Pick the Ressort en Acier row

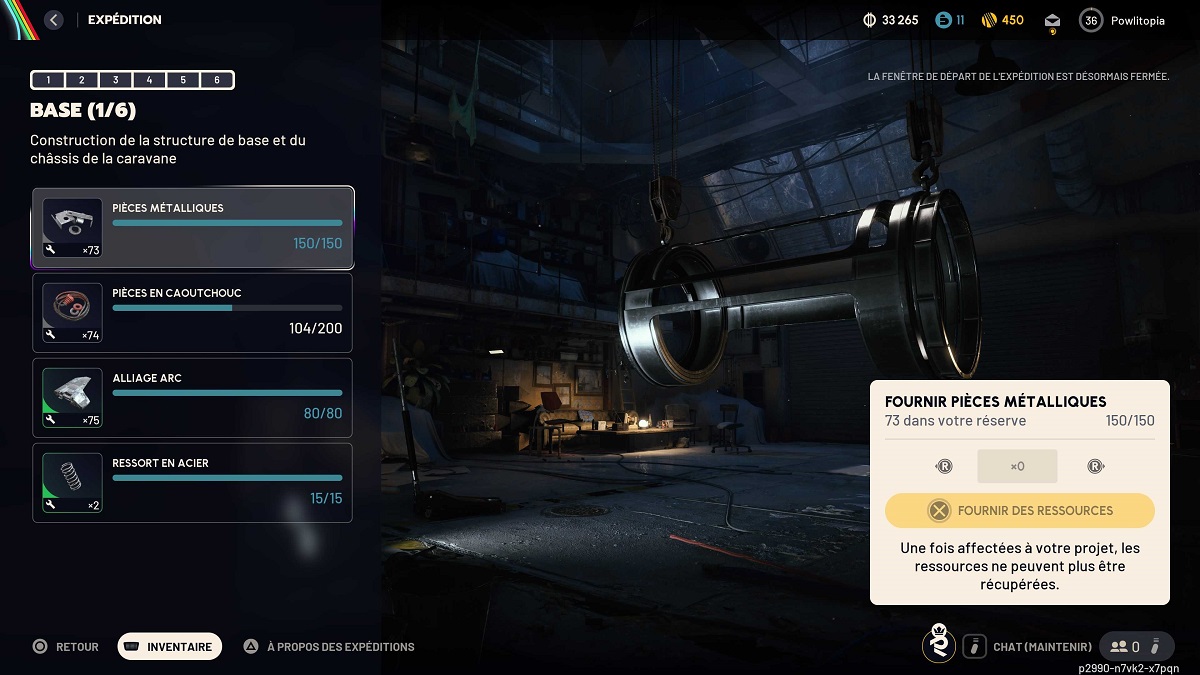[x=193, y=483]
